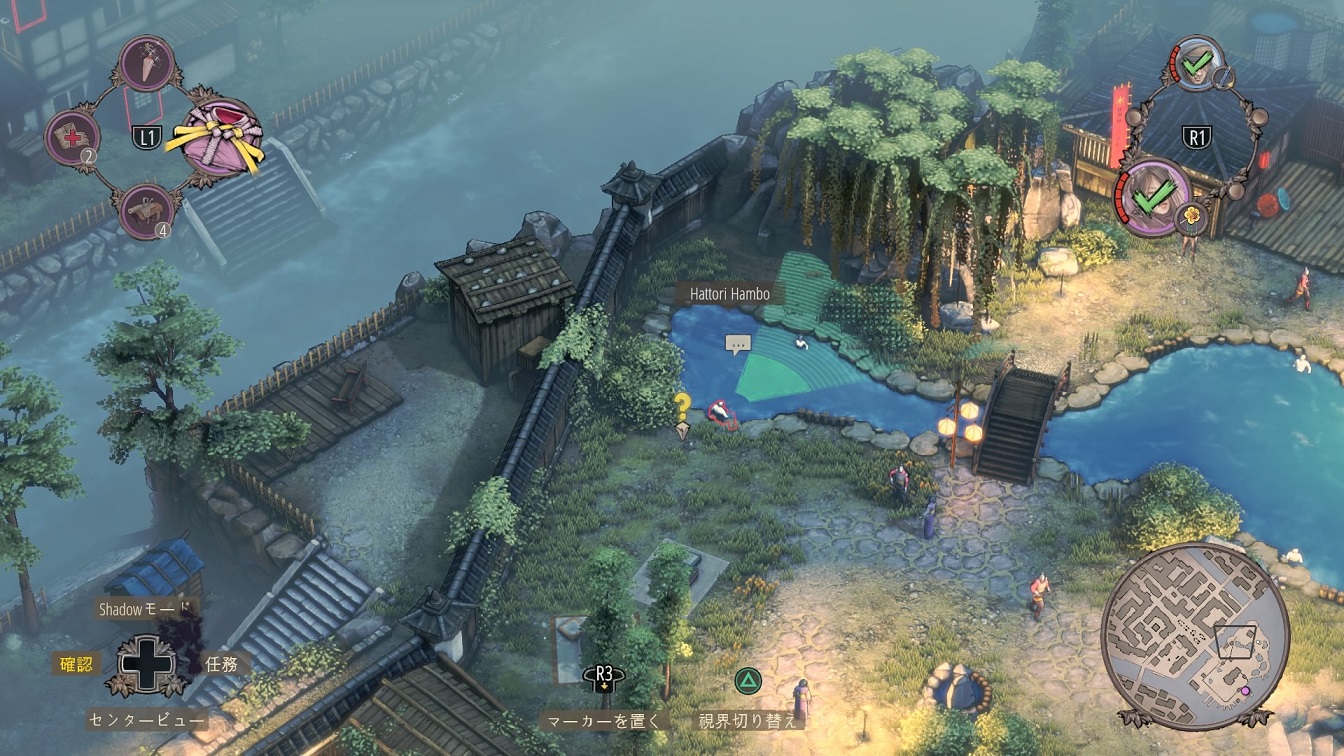Toggle 視界切り替え view switching
The height and width of the screenshot is (756, 1344).
[747, 719]
